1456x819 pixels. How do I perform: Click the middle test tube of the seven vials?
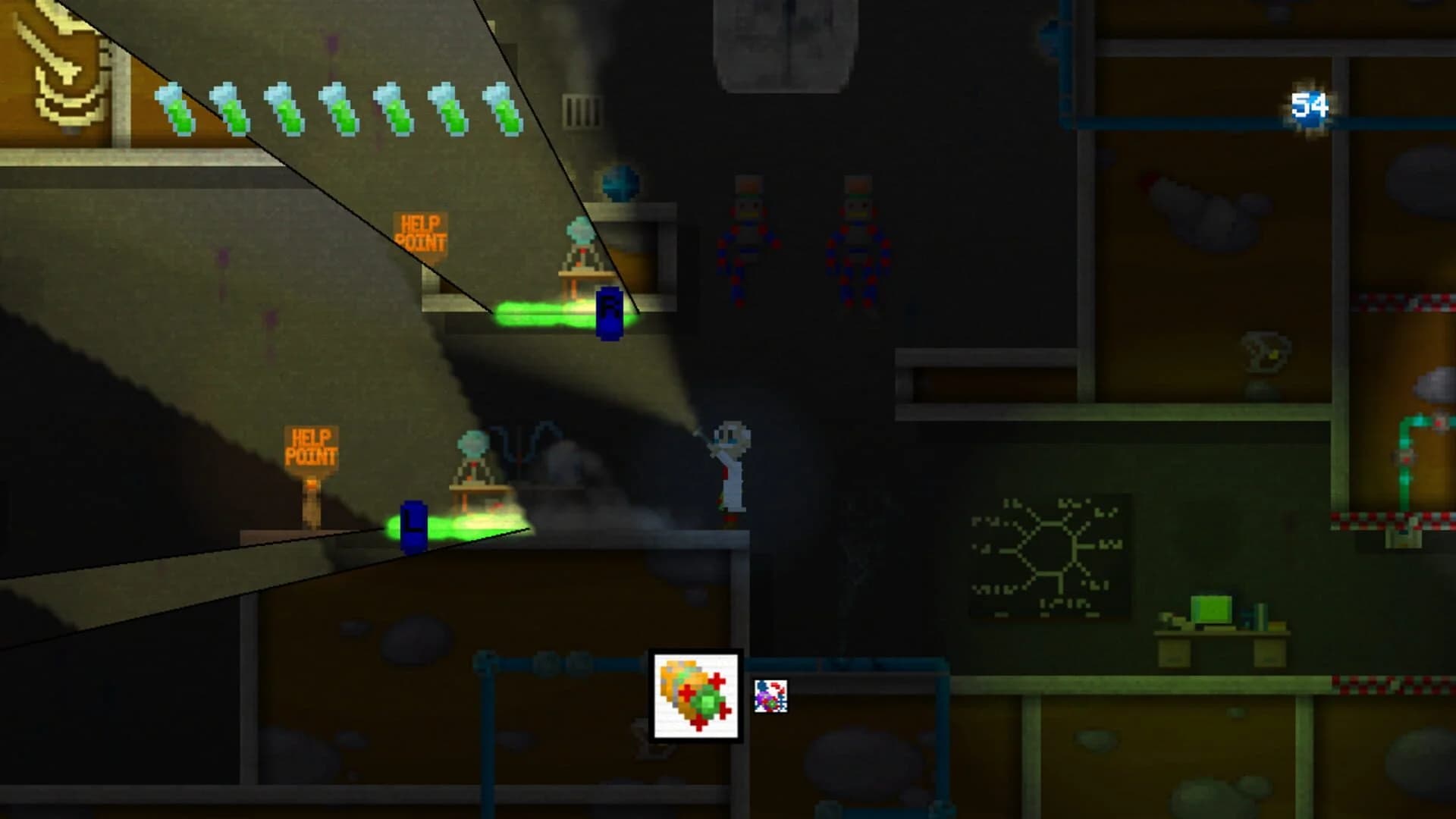(x=336, y=108)
